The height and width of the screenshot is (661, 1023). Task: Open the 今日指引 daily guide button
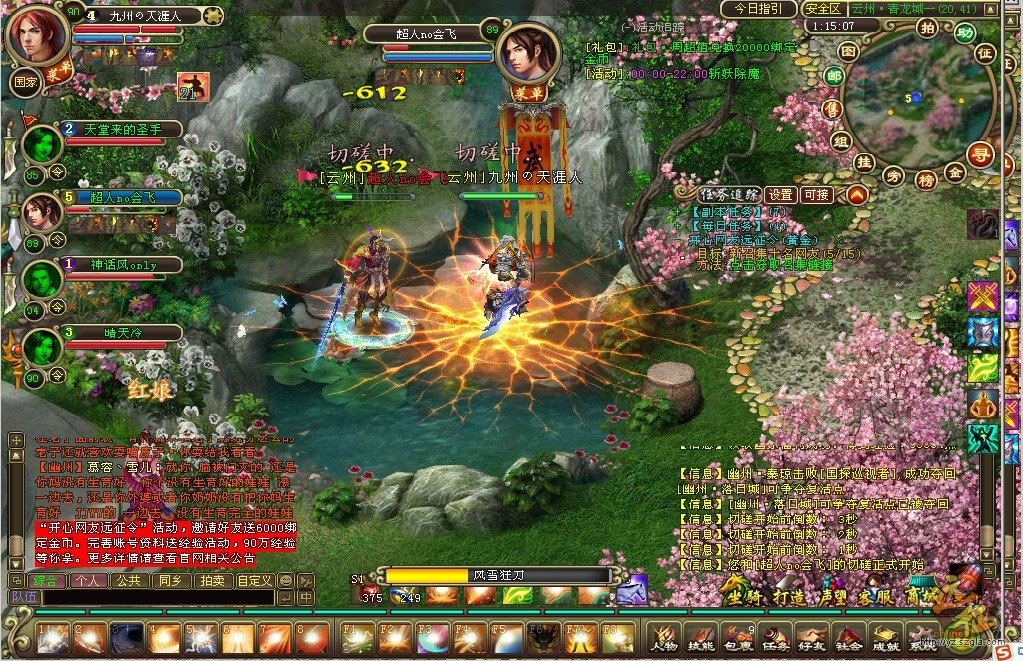tap(760, 9)
